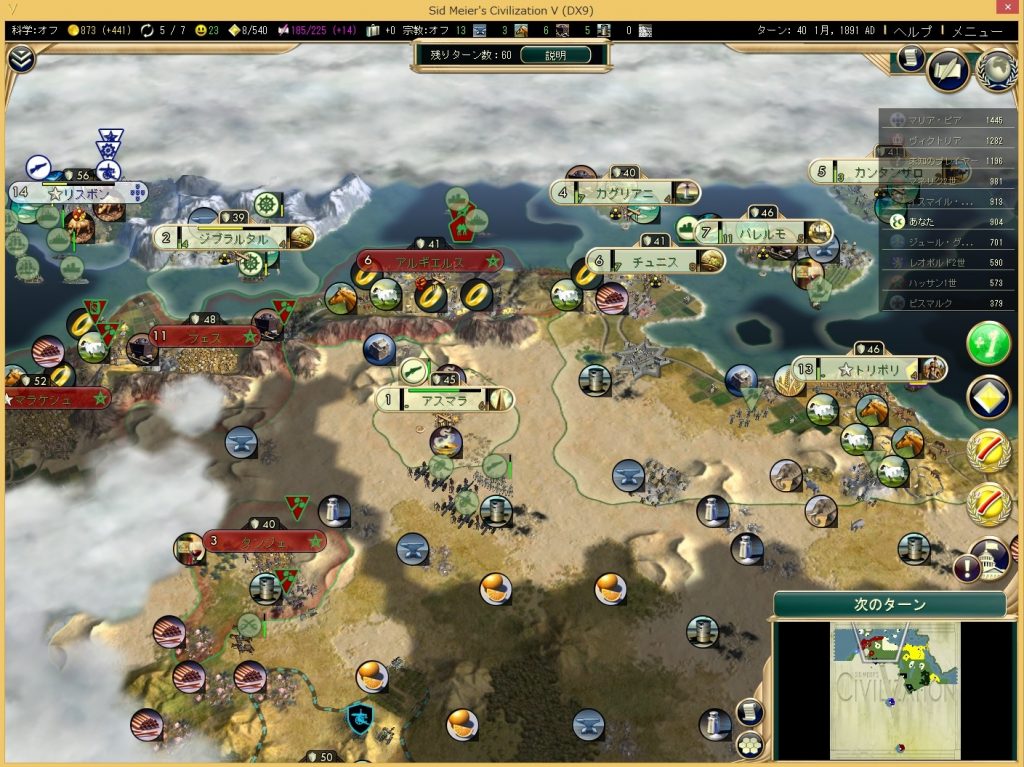Open the トリポリ city banner
Screen dimensions: 1024x767
[868, 370]
